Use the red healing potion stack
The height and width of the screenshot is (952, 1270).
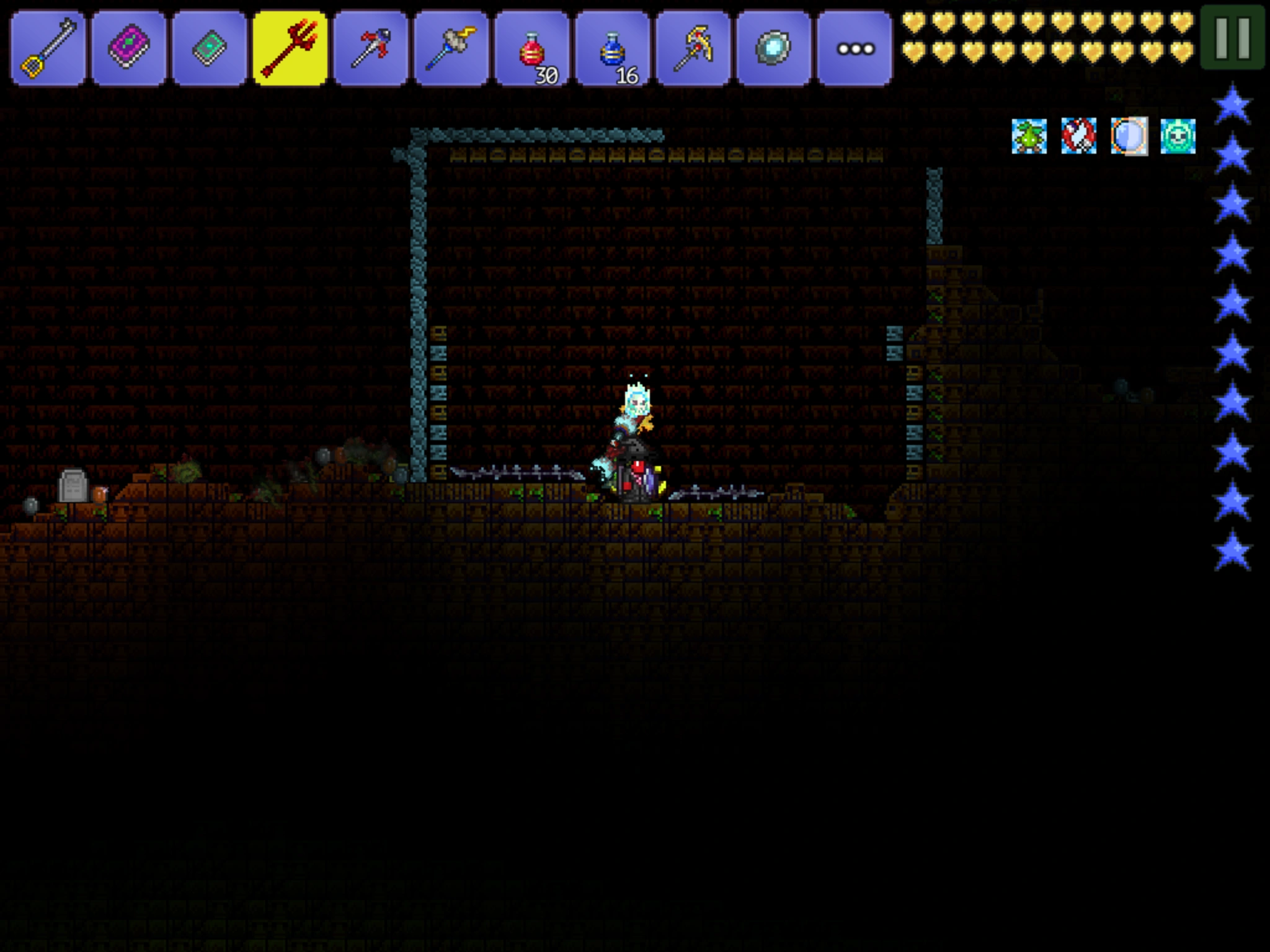[x=532, y=48]
